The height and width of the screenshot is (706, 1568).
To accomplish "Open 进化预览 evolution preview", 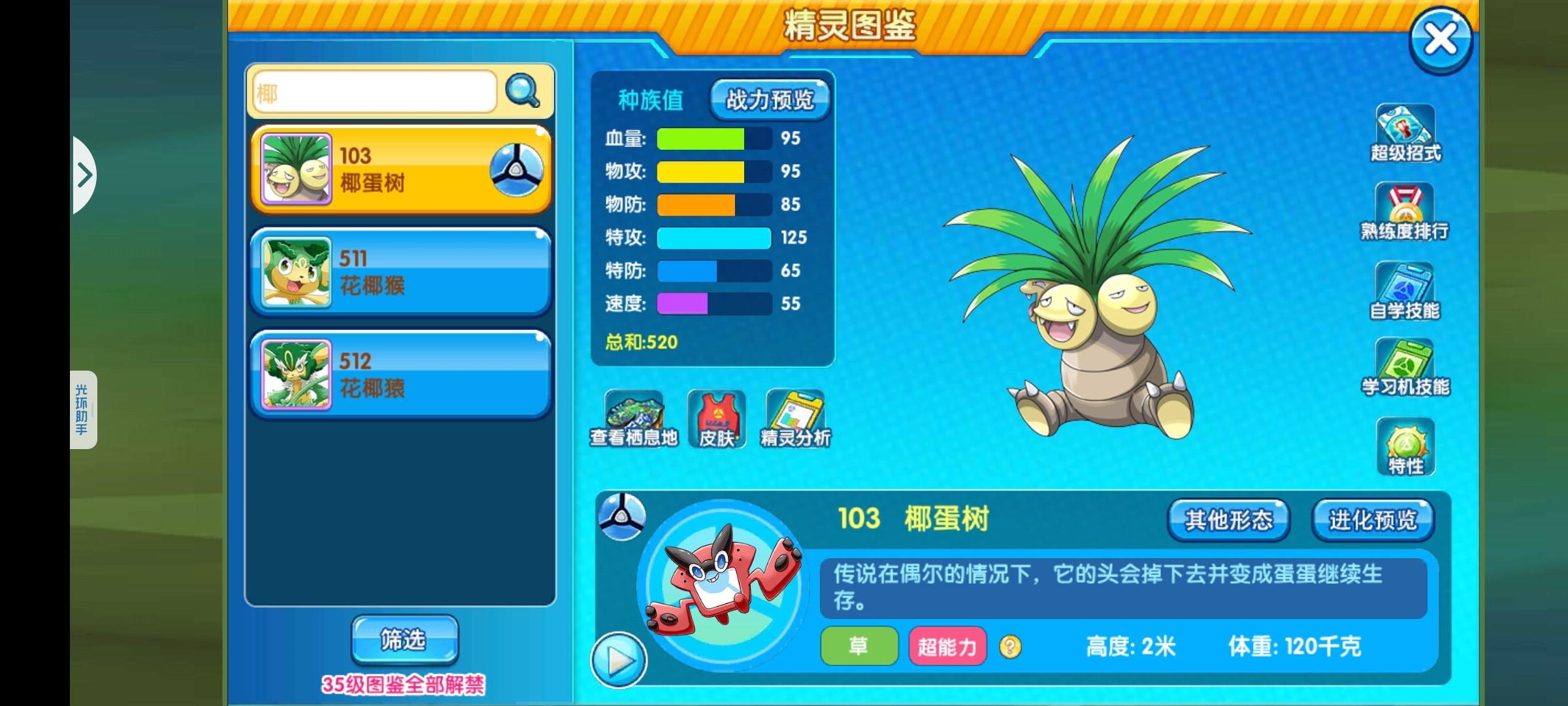I will [x=1373, y=520].
